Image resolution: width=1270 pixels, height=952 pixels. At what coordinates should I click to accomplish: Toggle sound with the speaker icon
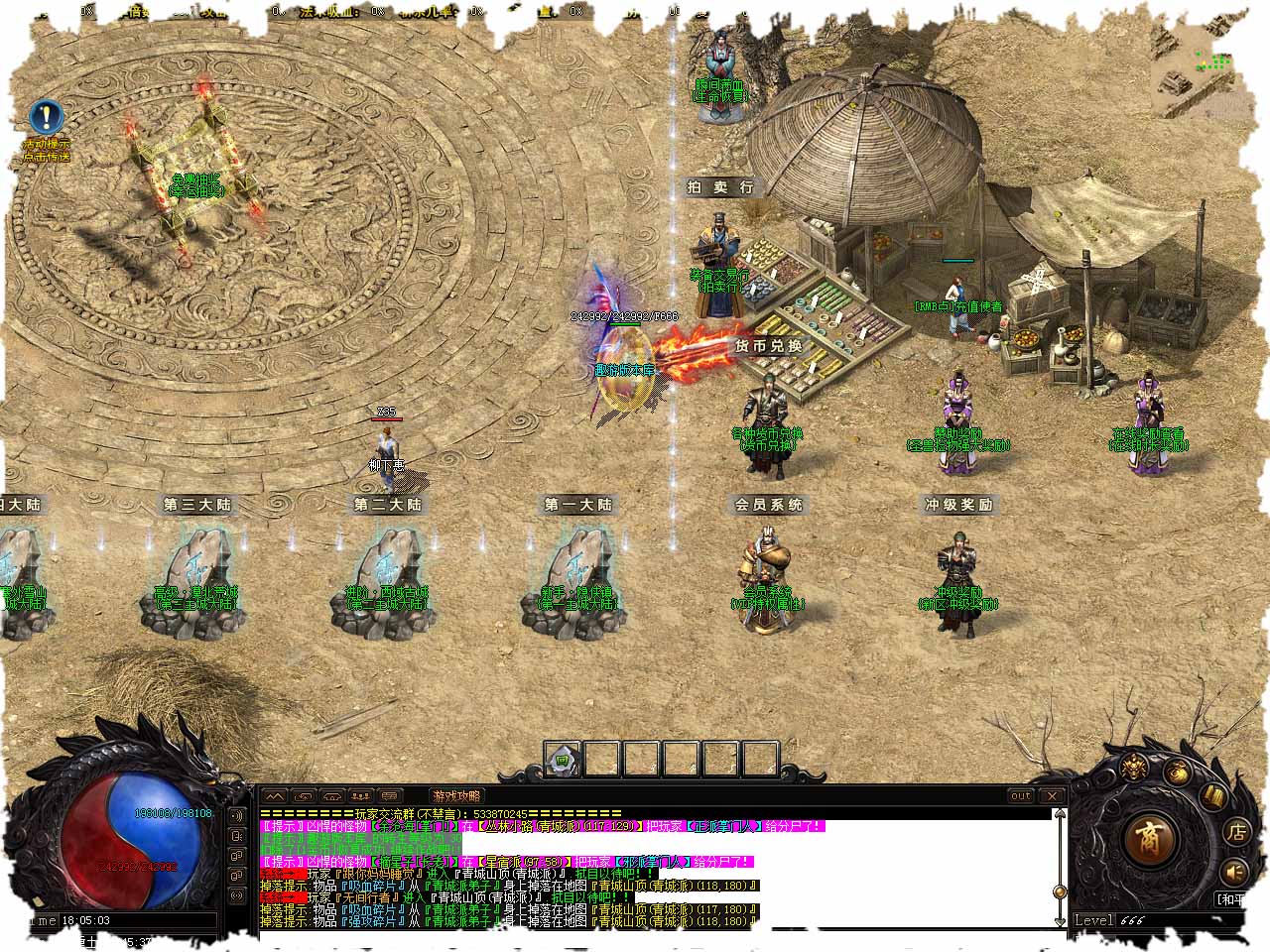tap(1234, 872)
